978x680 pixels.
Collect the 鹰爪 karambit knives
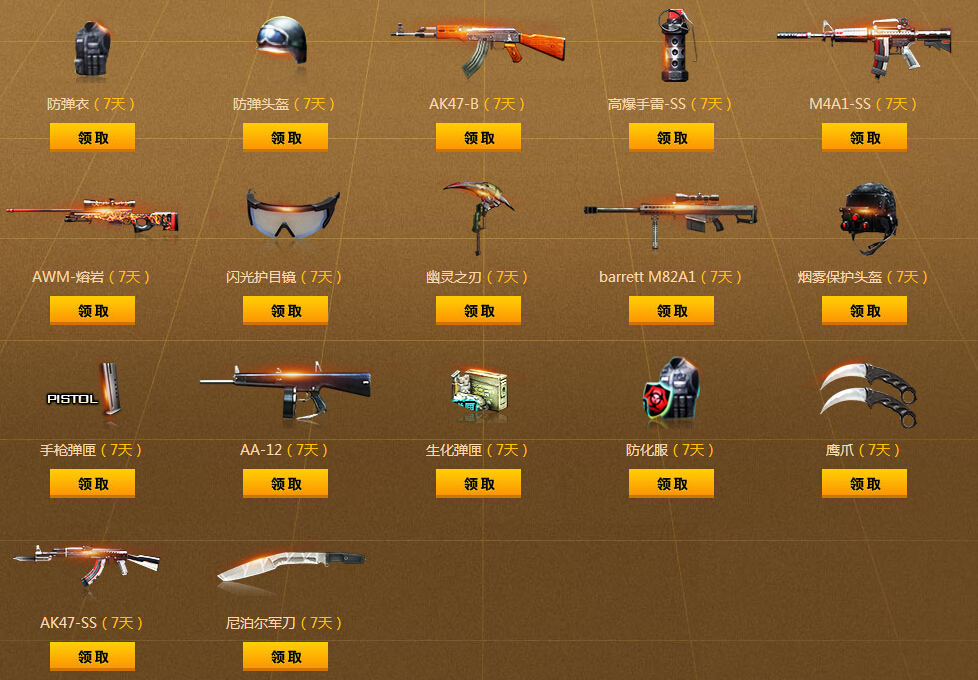point(864,484)
